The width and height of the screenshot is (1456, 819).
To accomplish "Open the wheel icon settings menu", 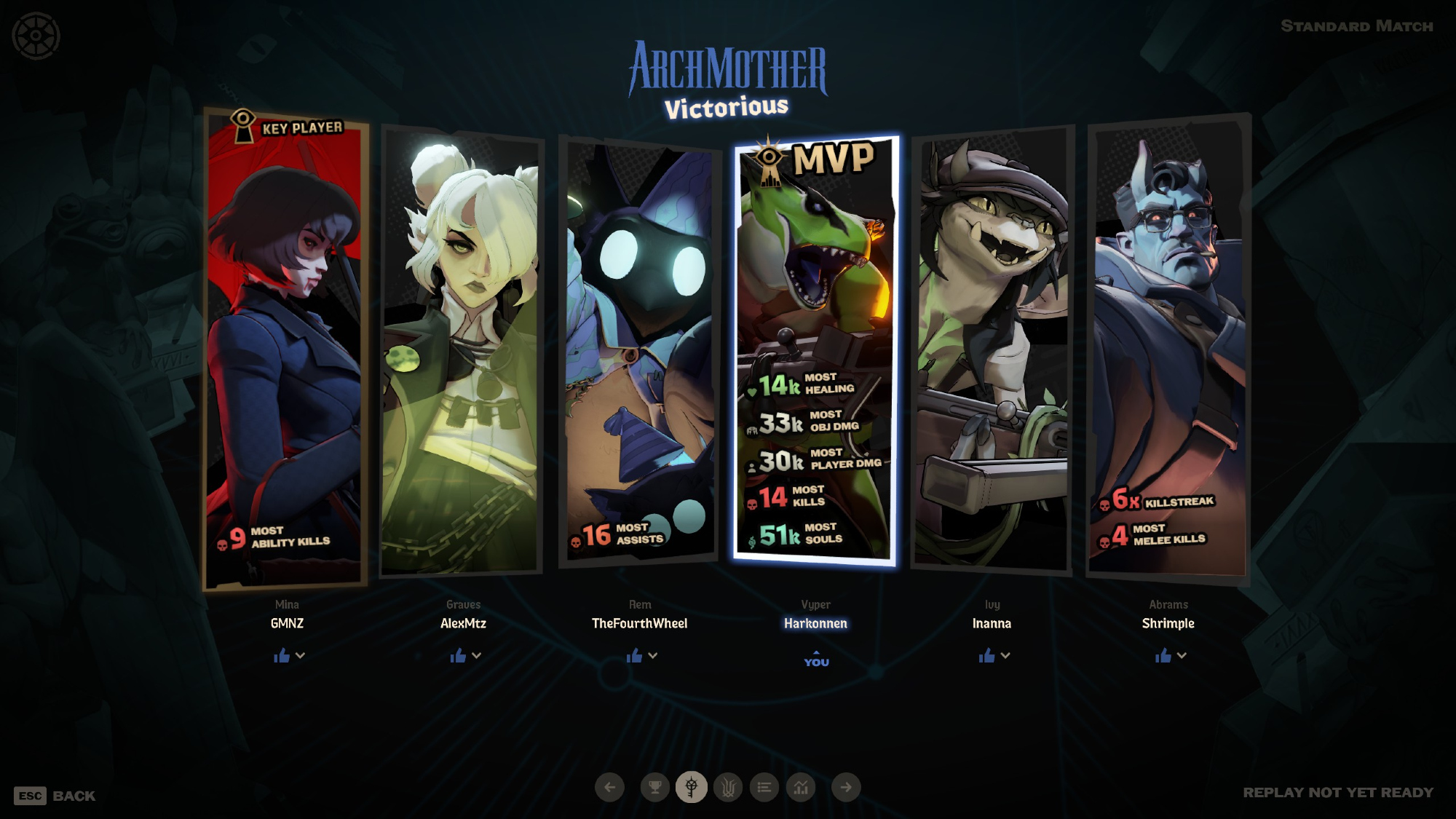I will point(36,36).
